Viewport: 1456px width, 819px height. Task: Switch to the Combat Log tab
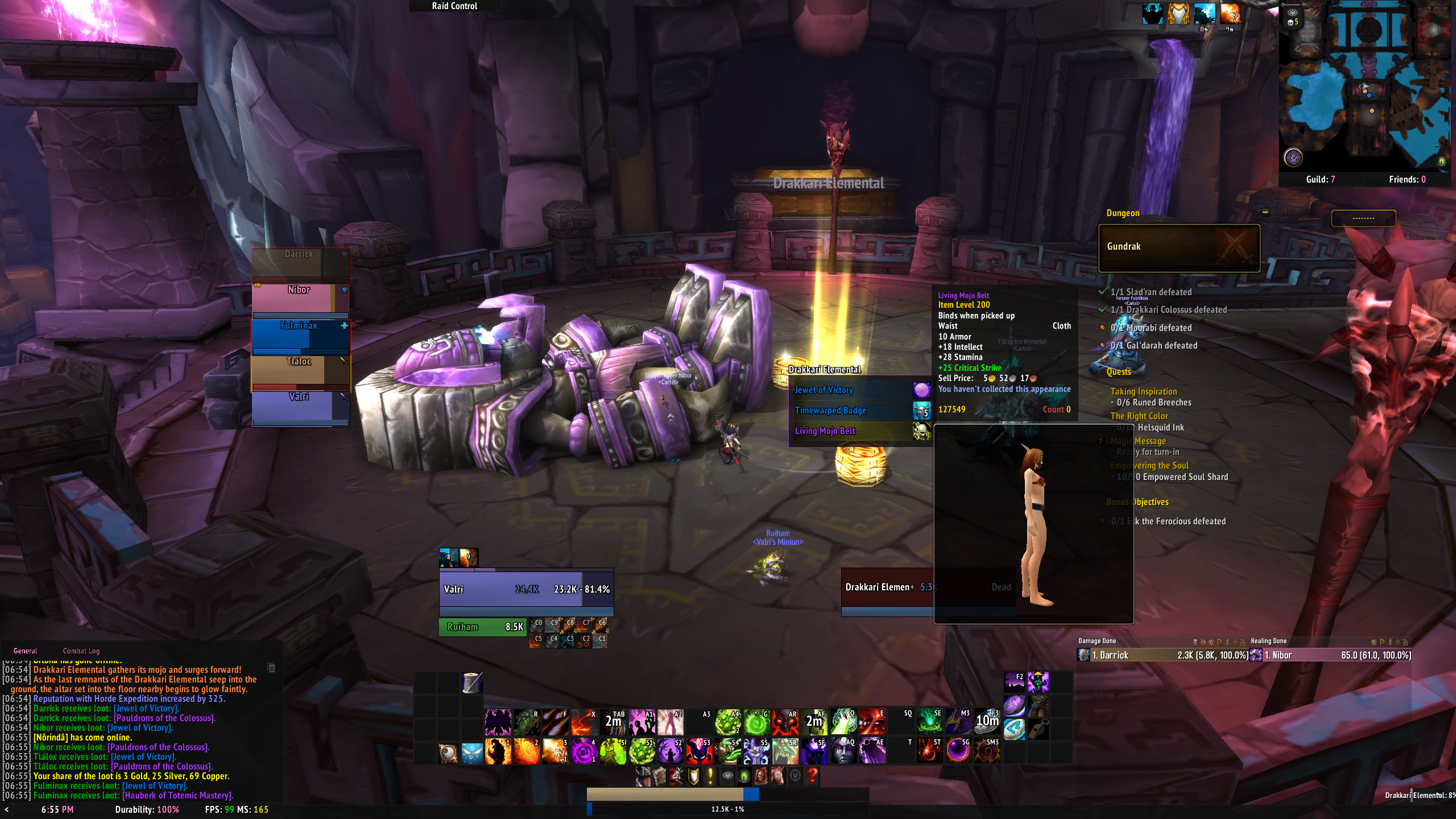81,651
